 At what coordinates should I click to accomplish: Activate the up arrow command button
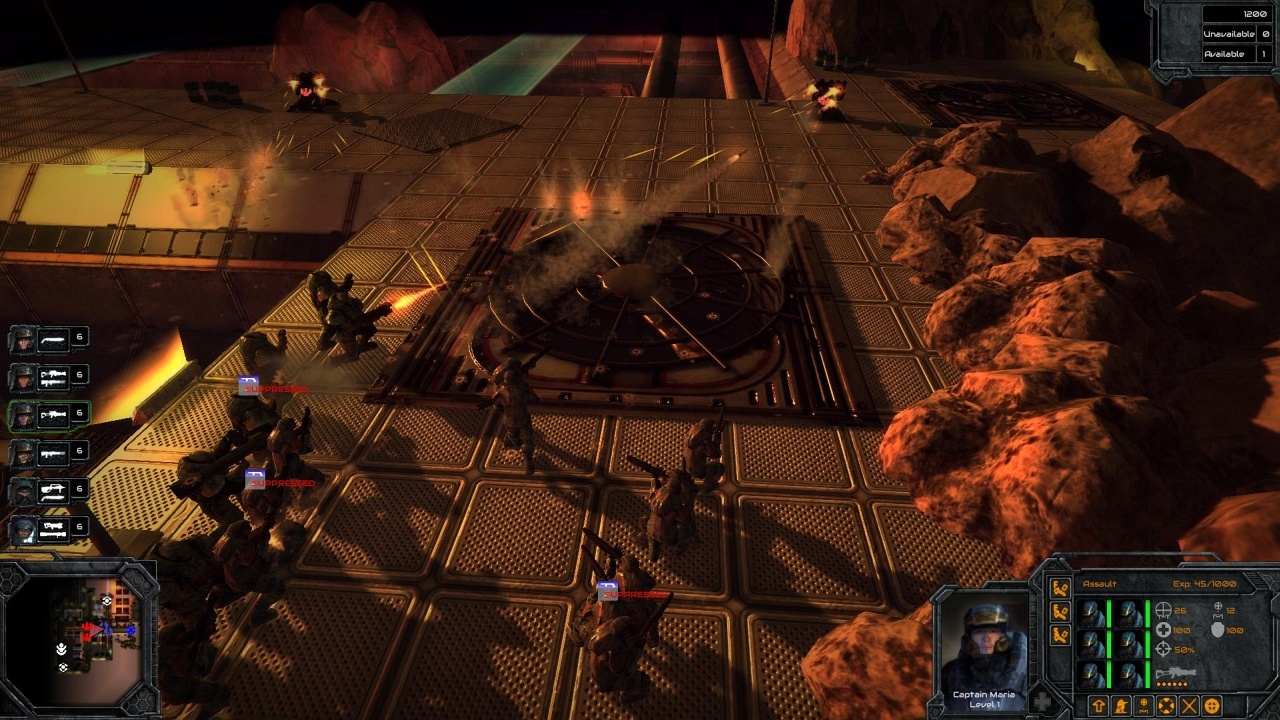1098,706
